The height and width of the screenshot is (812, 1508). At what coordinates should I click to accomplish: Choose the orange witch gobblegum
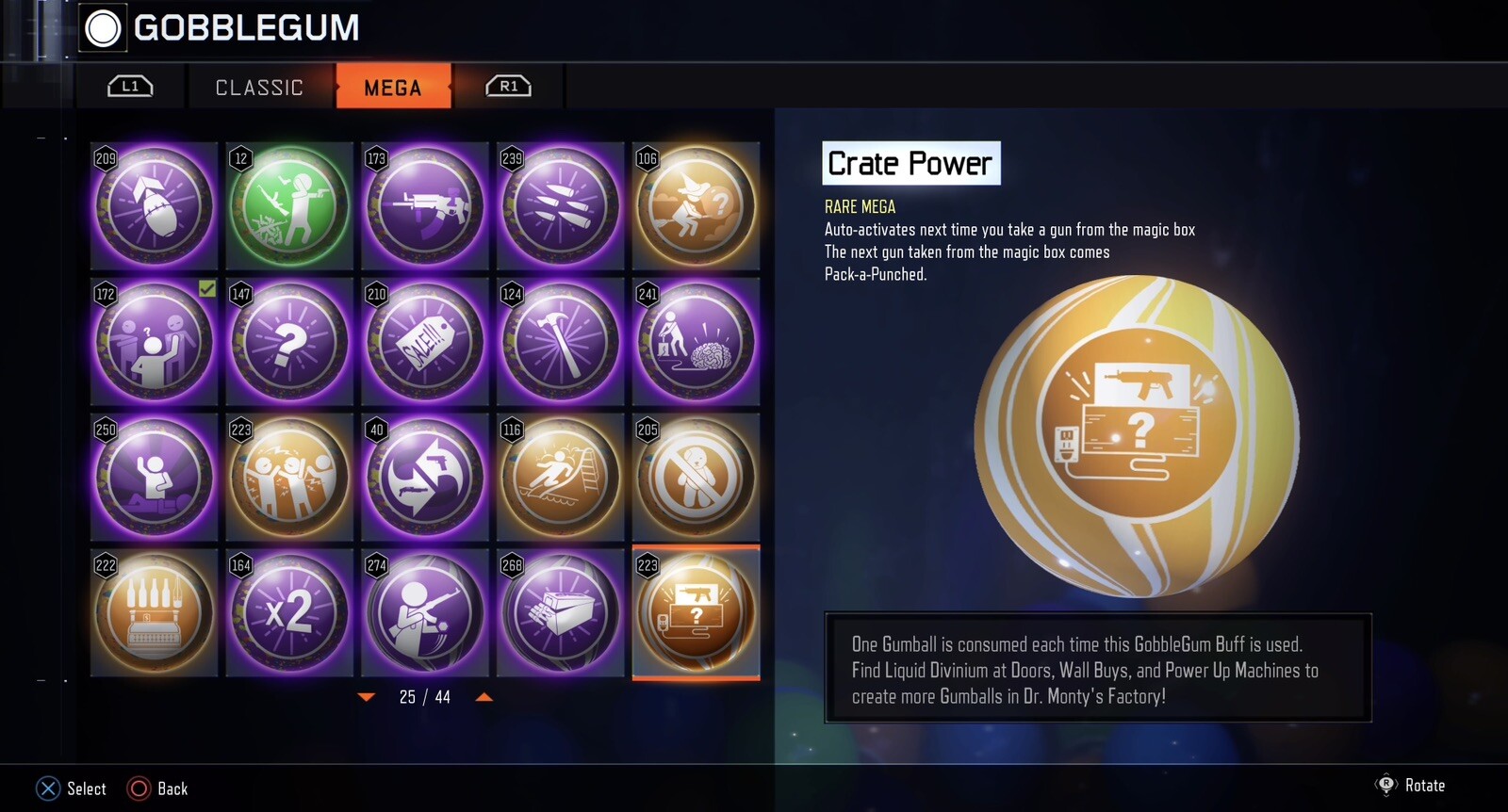(696, 206)
